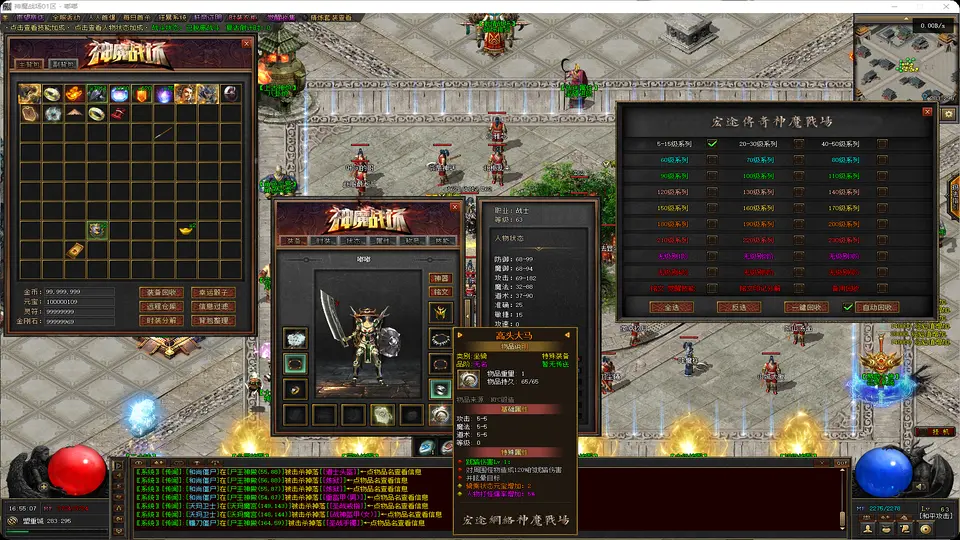This screenshot has width=960, height=540.
Task: Click the 一键回收 one-click recycle button
Action: 804,307
